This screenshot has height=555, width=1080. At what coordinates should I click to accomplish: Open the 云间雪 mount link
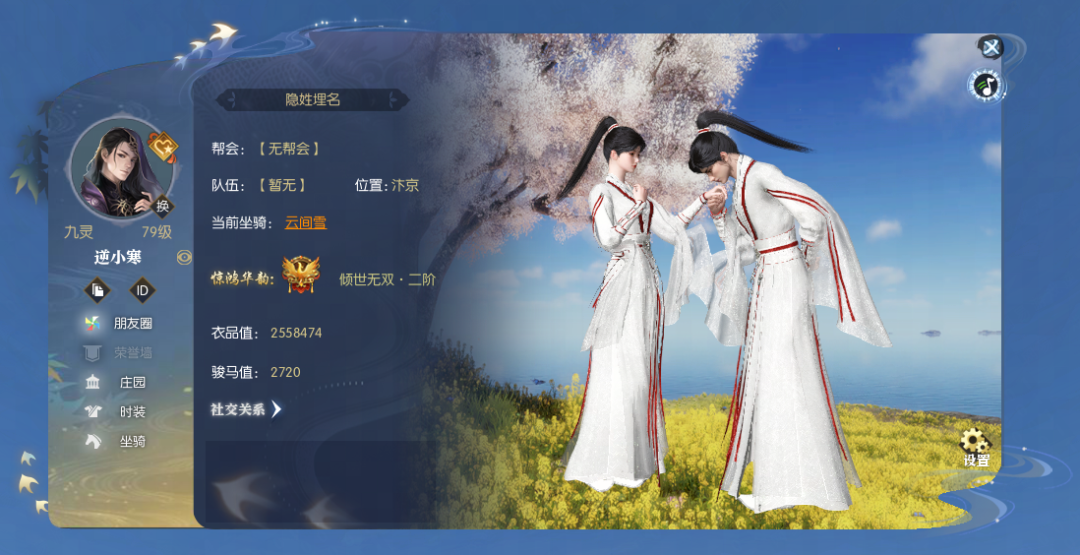tap(305, 223)
